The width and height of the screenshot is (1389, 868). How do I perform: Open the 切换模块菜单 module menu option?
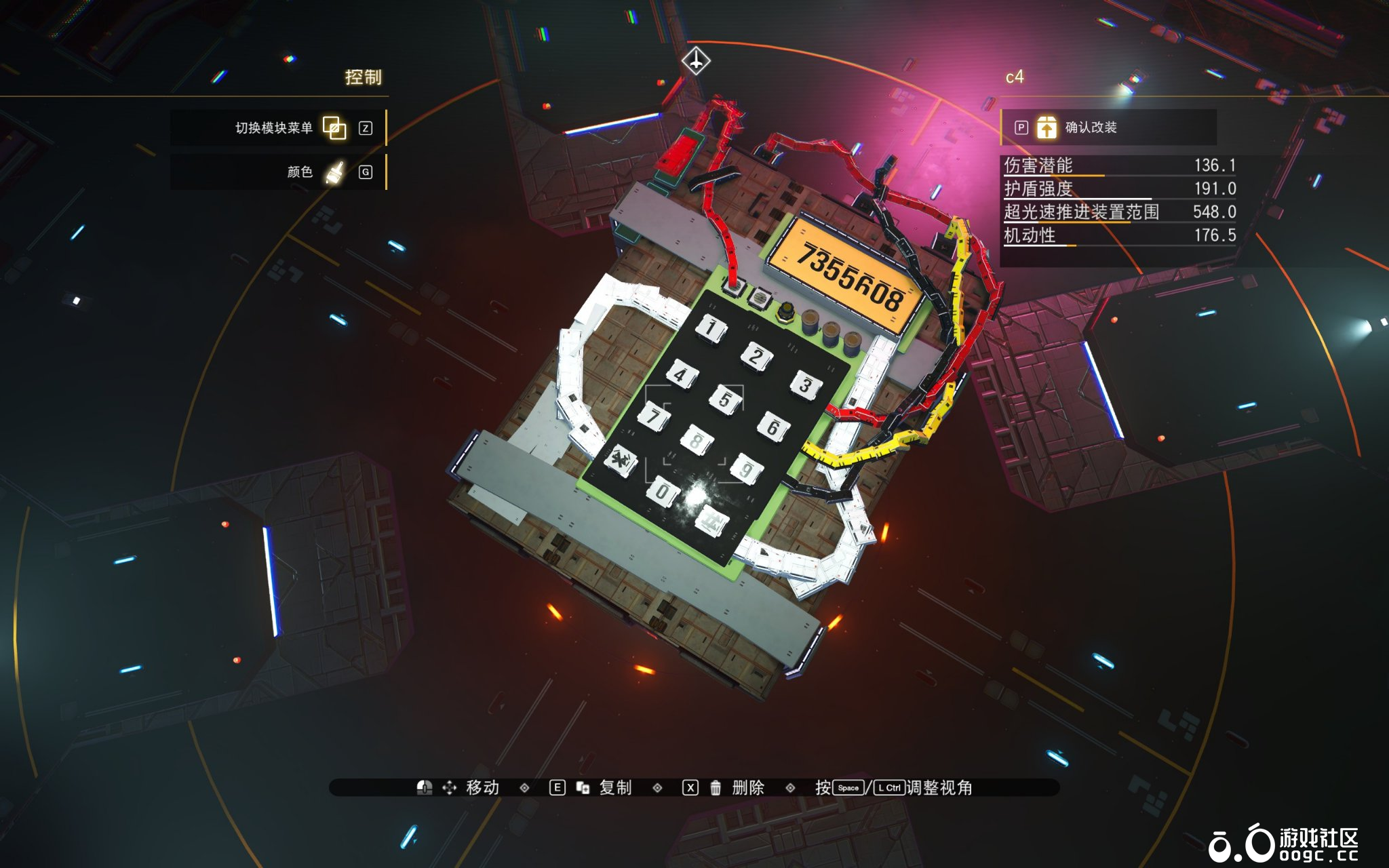click(x=278, y=127)
